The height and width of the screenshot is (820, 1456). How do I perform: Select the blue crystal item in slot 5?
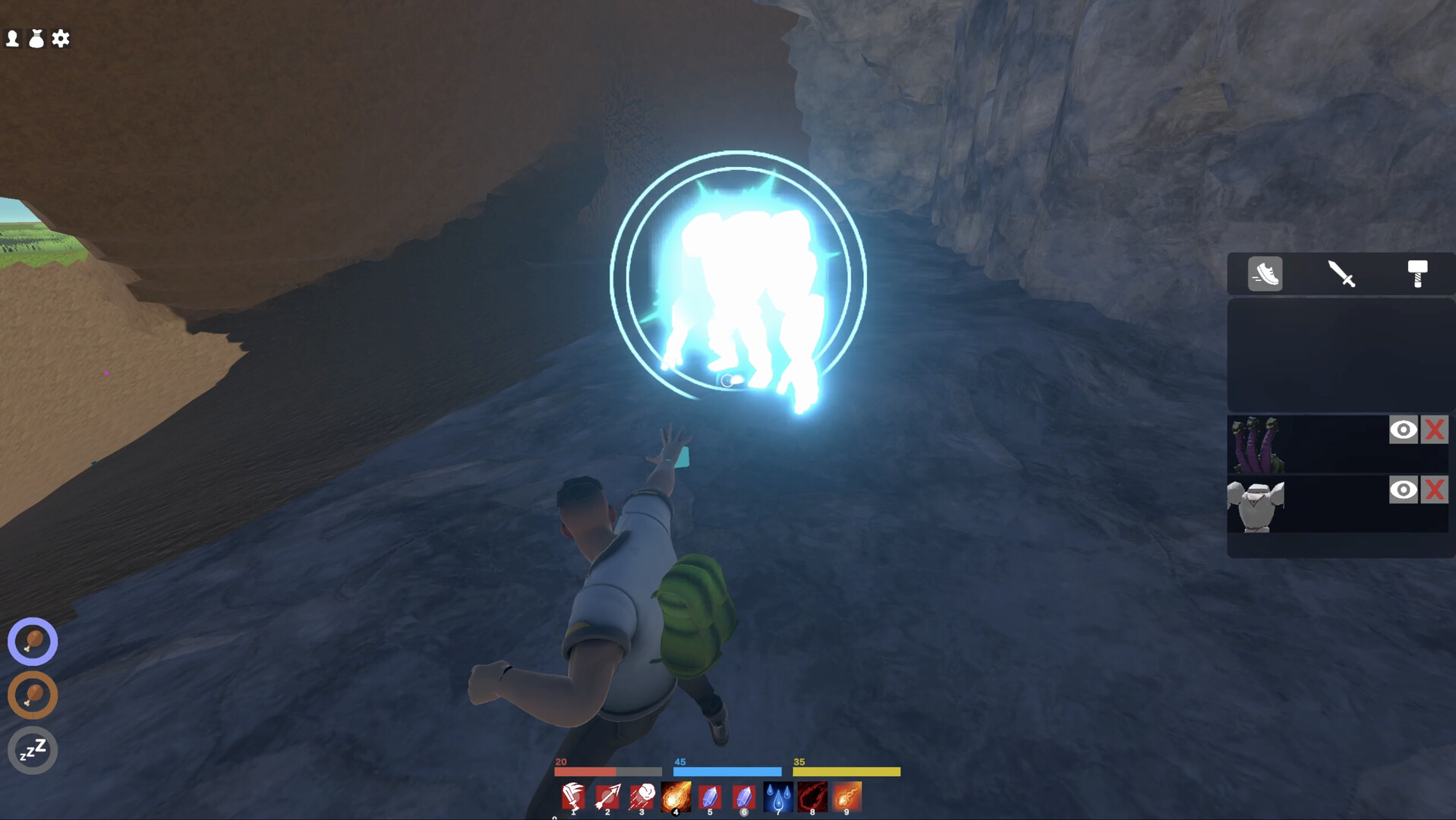click(710, 796)
